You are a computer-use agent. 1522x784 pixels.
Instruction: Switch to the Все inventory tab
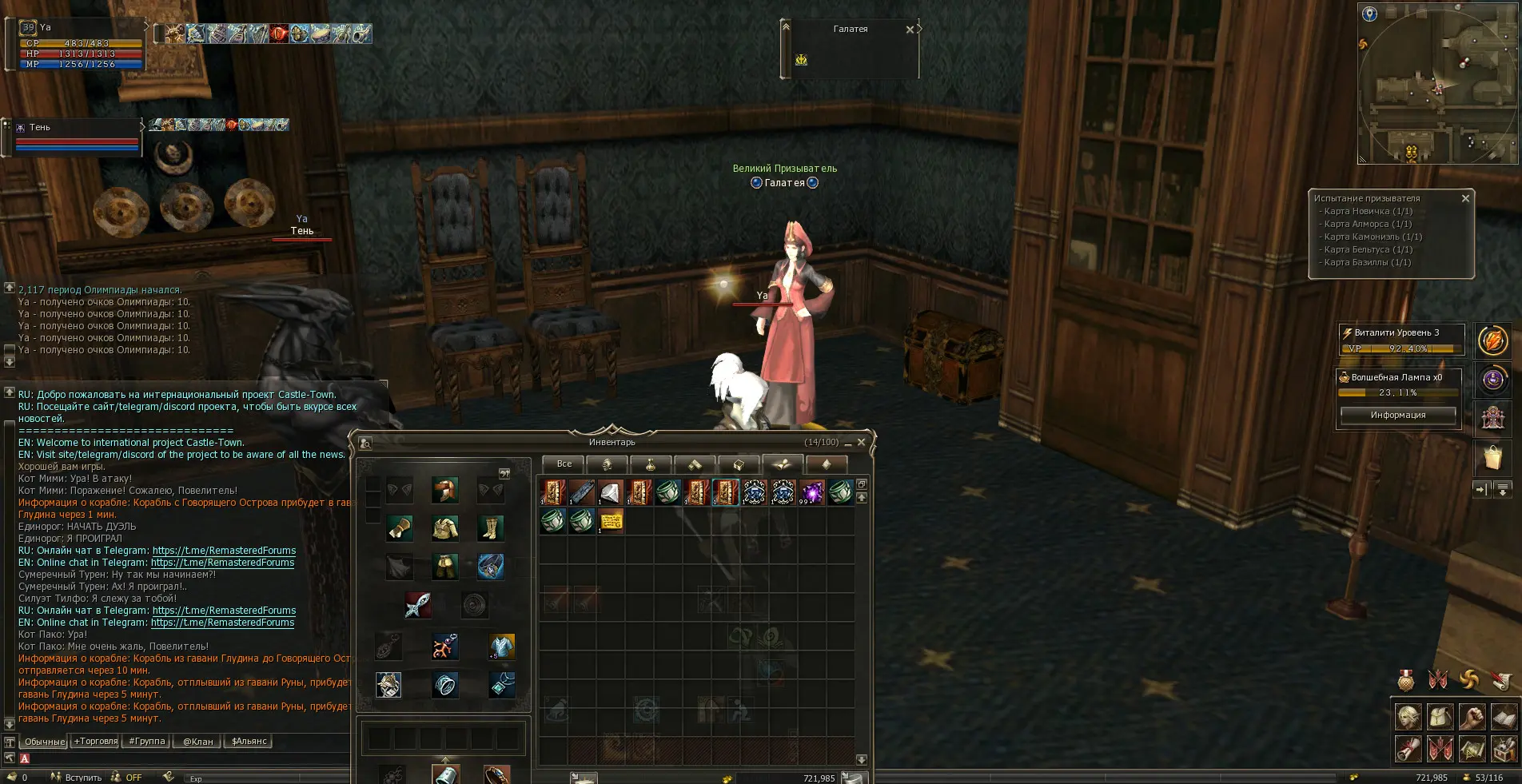coord(564,464)
